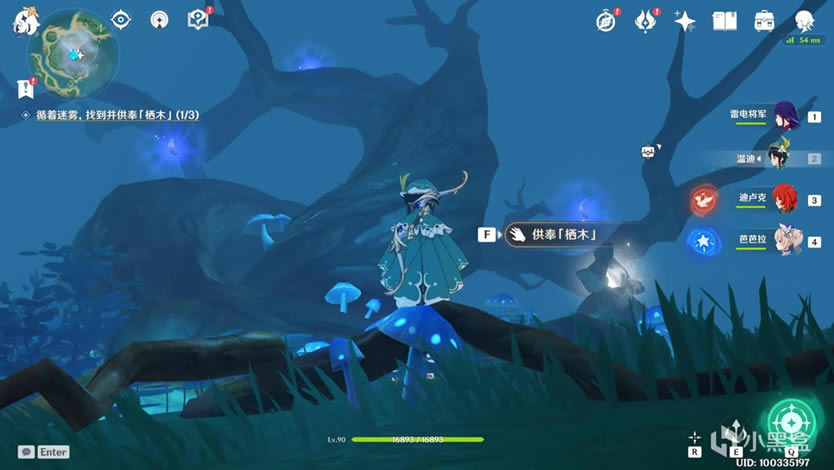Switch to party member 芭芭拉
Viewport: 834px width, 470px height.
point(784,240)
